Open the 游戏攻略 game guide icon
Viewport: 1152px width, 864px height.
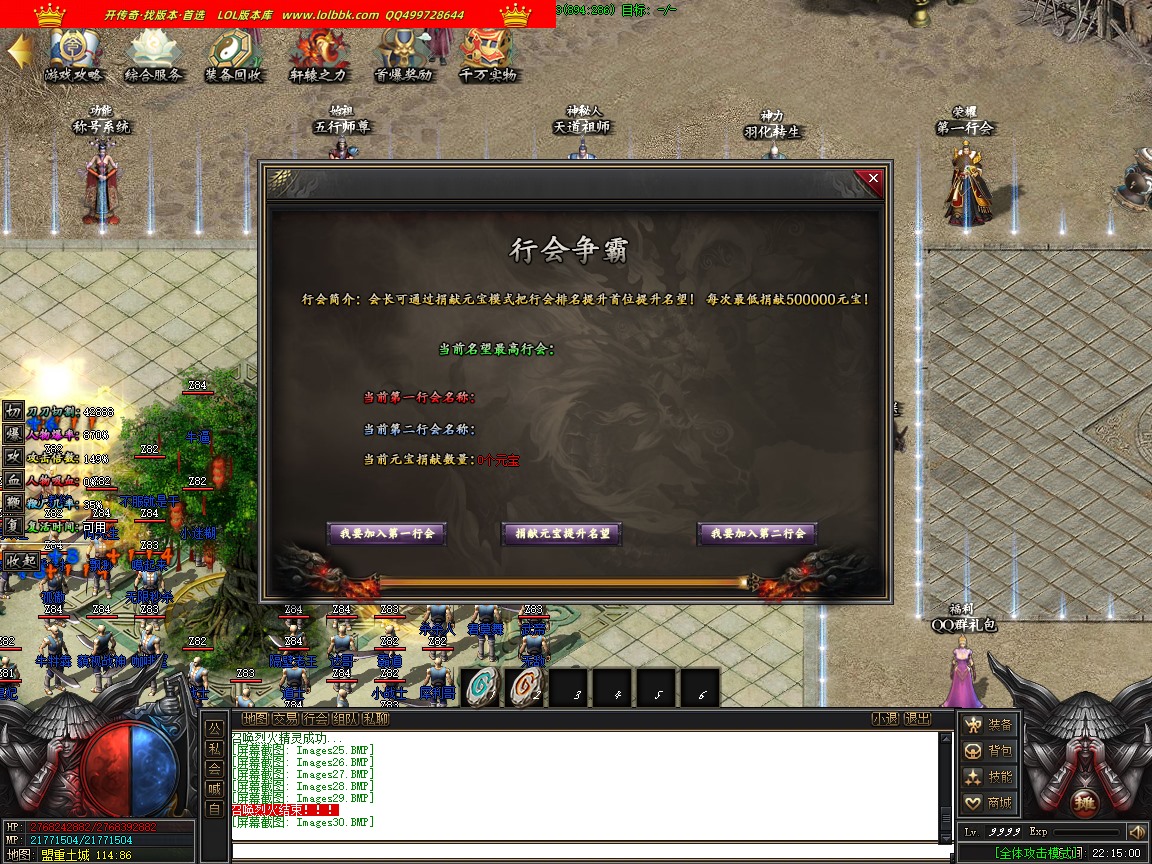coord(73,53)
